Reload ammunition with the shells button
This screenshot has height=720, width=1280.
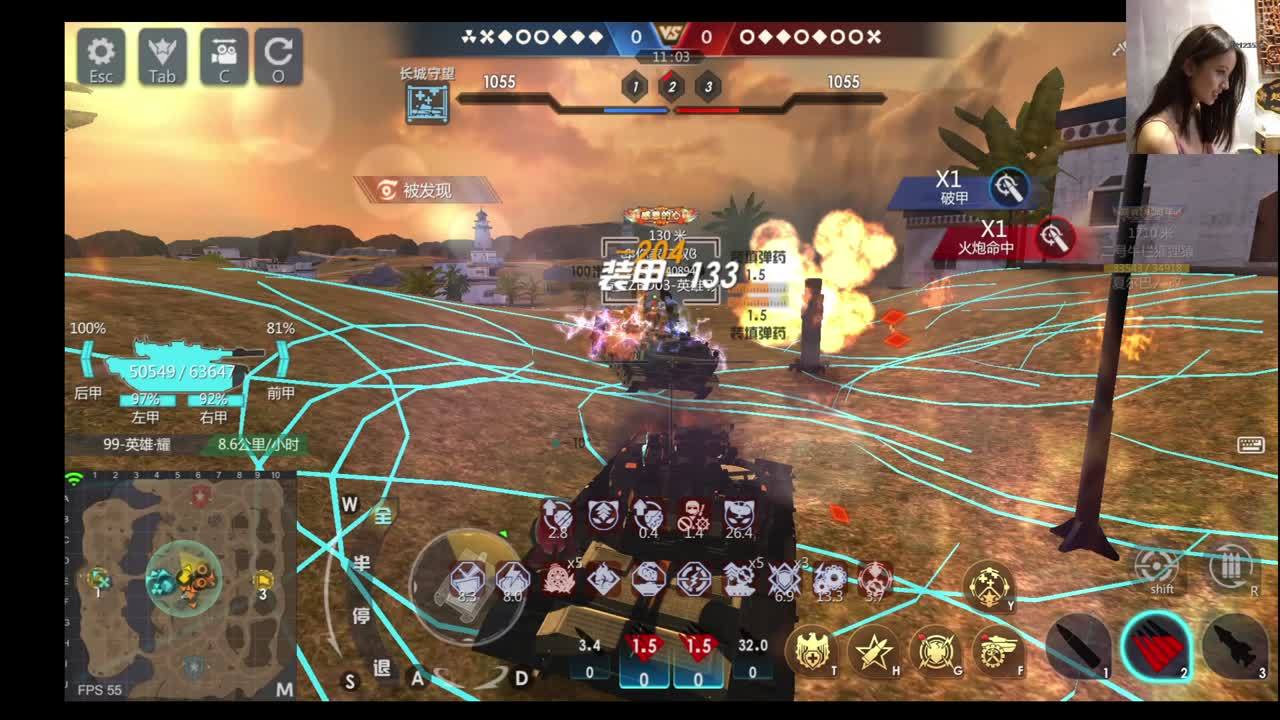[x=1232, y=567]
